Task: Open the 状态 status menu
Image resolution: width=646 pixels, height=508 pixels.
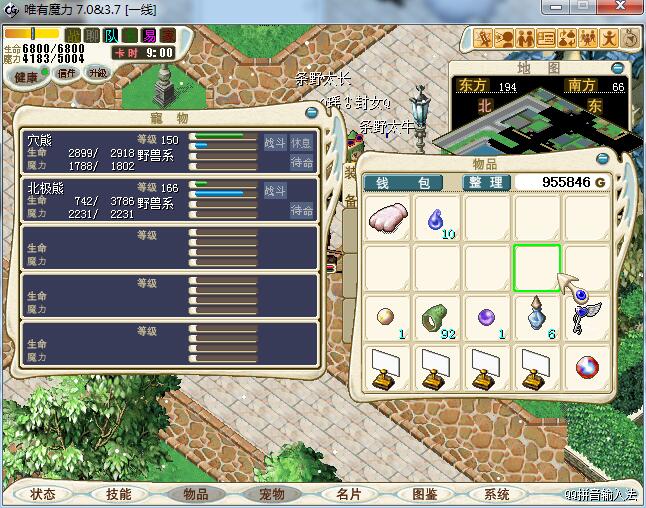Action: click(x=43, y=494)
